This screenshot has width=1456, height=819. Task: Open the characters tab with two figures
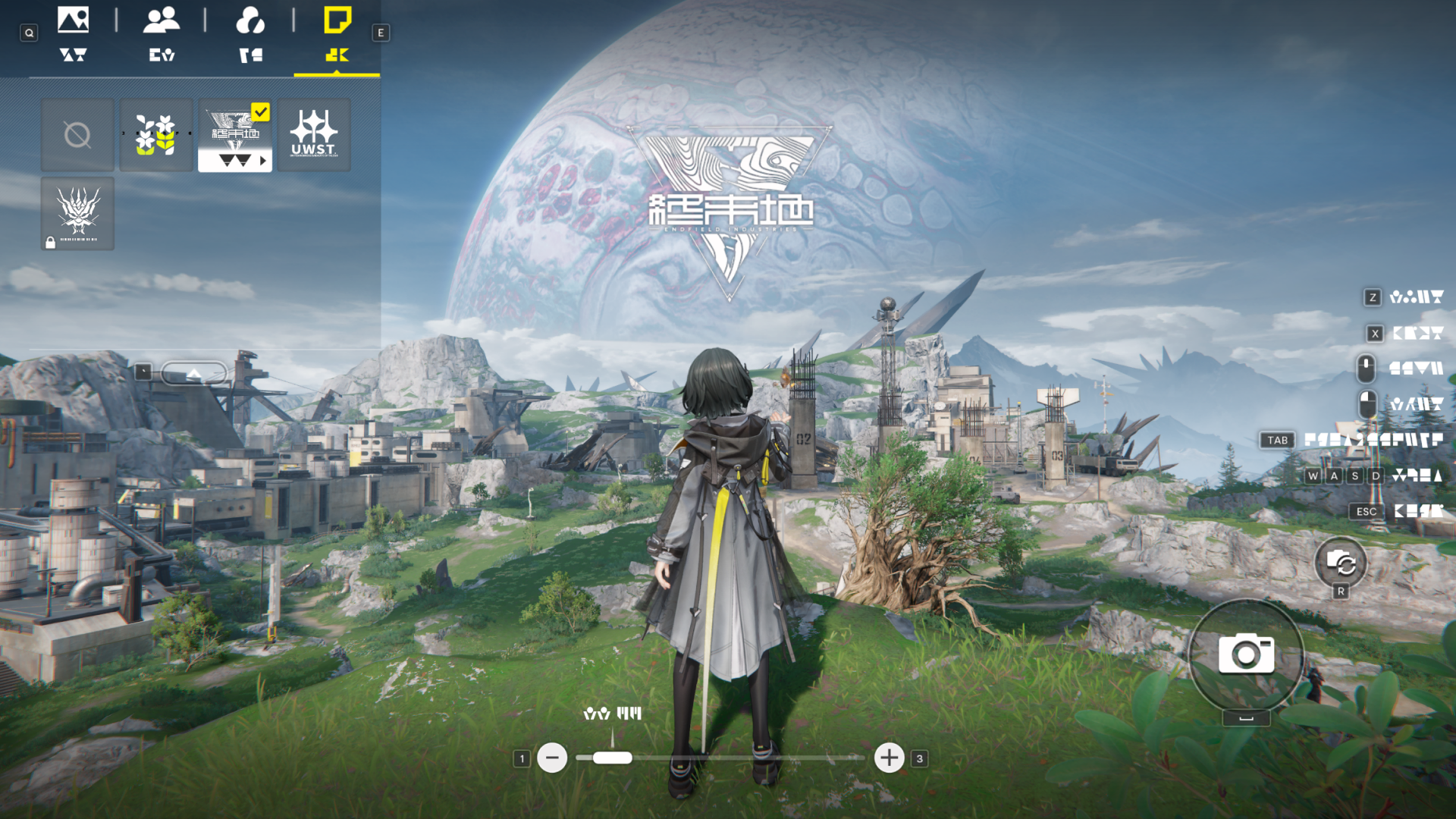tap(162, 34)
